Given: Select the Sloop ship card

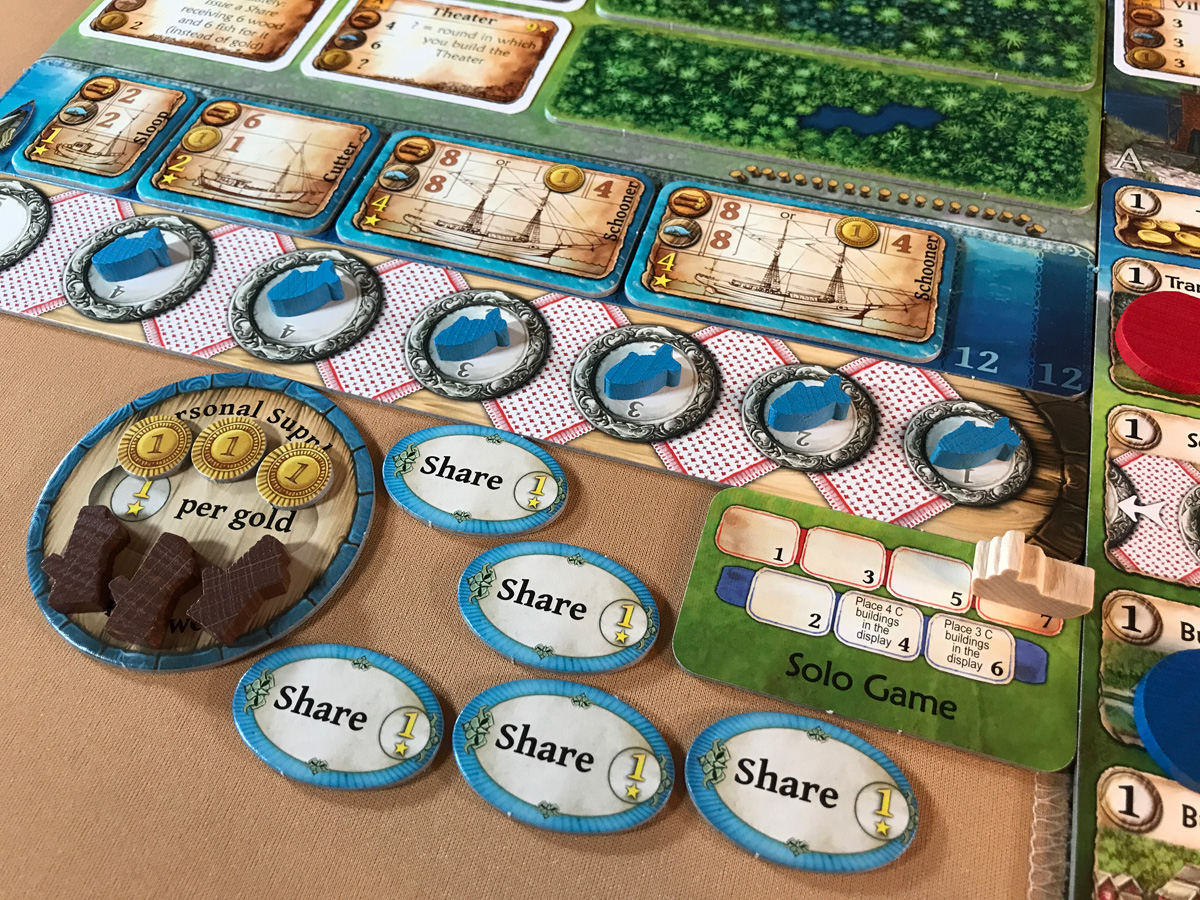Looking at the screenshot, I should click(x=100, y=132).
